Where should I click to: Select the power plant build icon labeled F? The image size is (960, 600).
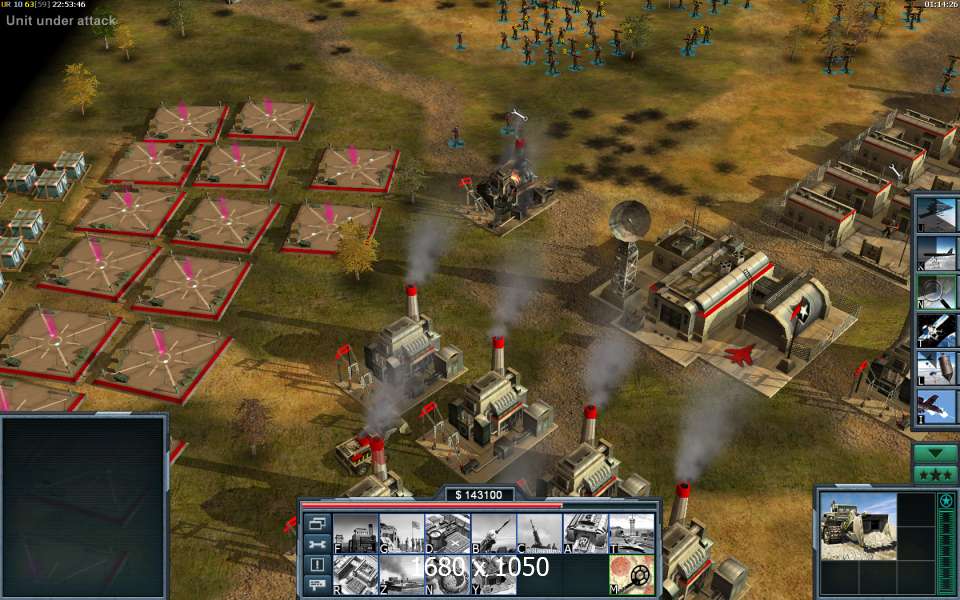355,533
